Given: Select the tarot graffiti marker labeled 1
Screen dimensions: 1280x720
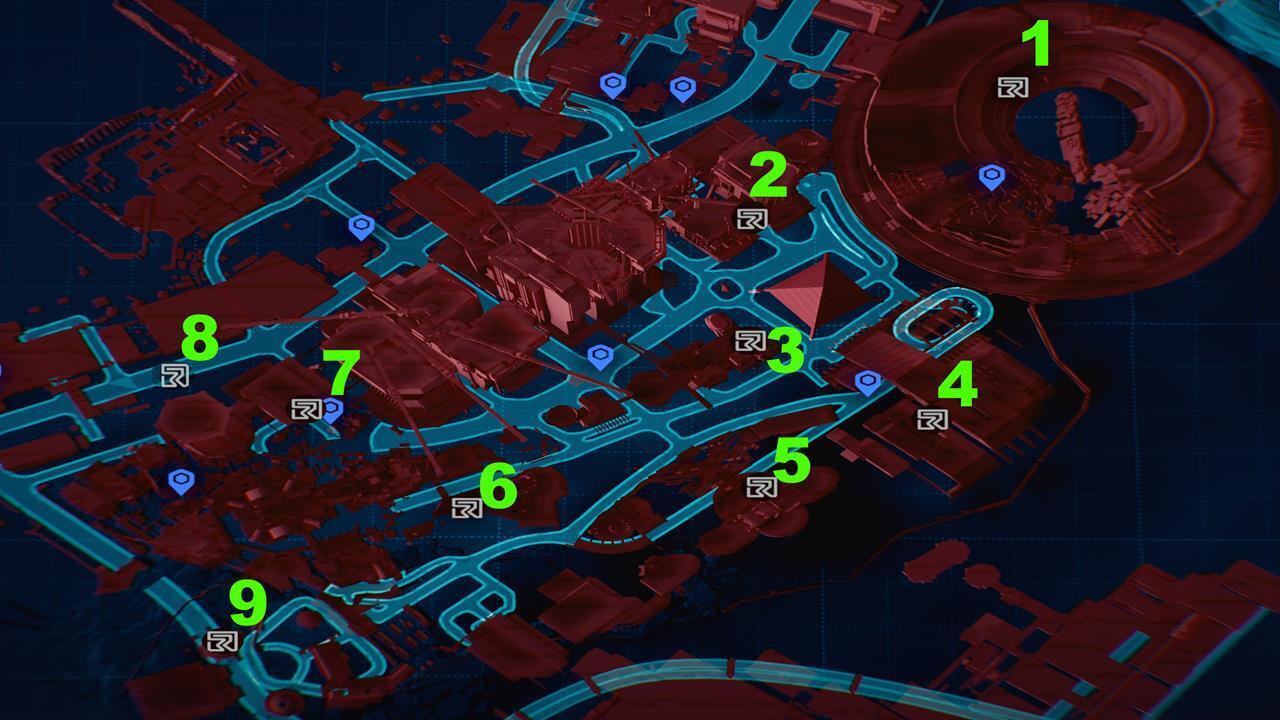Looking at the screenshot, I should (x=1013, y=87).
